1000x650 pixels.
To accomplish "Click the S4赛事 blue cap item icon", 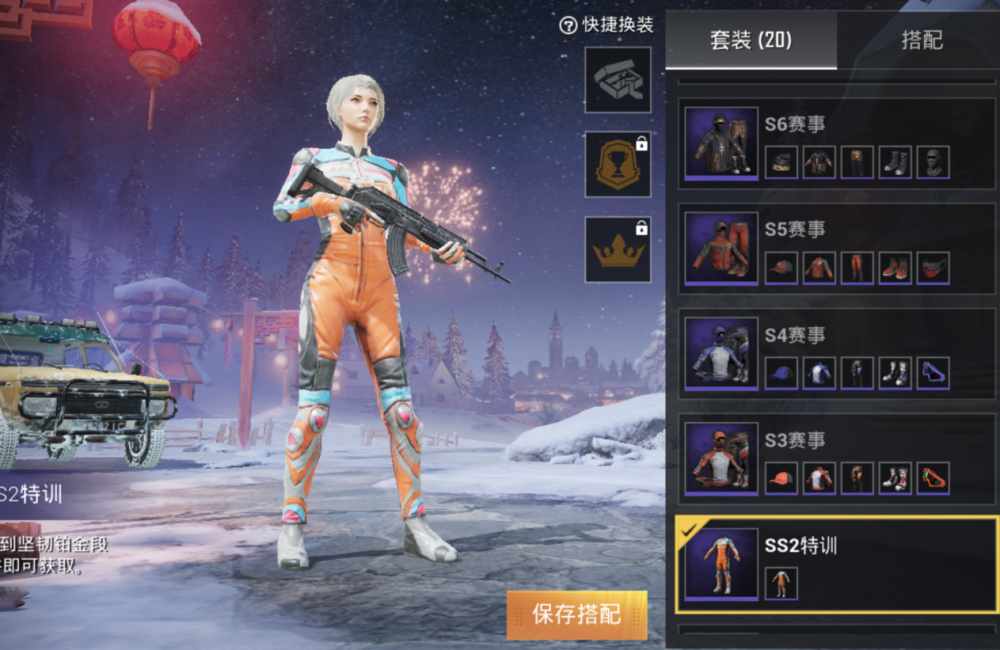I will click(x=781, y=373).
